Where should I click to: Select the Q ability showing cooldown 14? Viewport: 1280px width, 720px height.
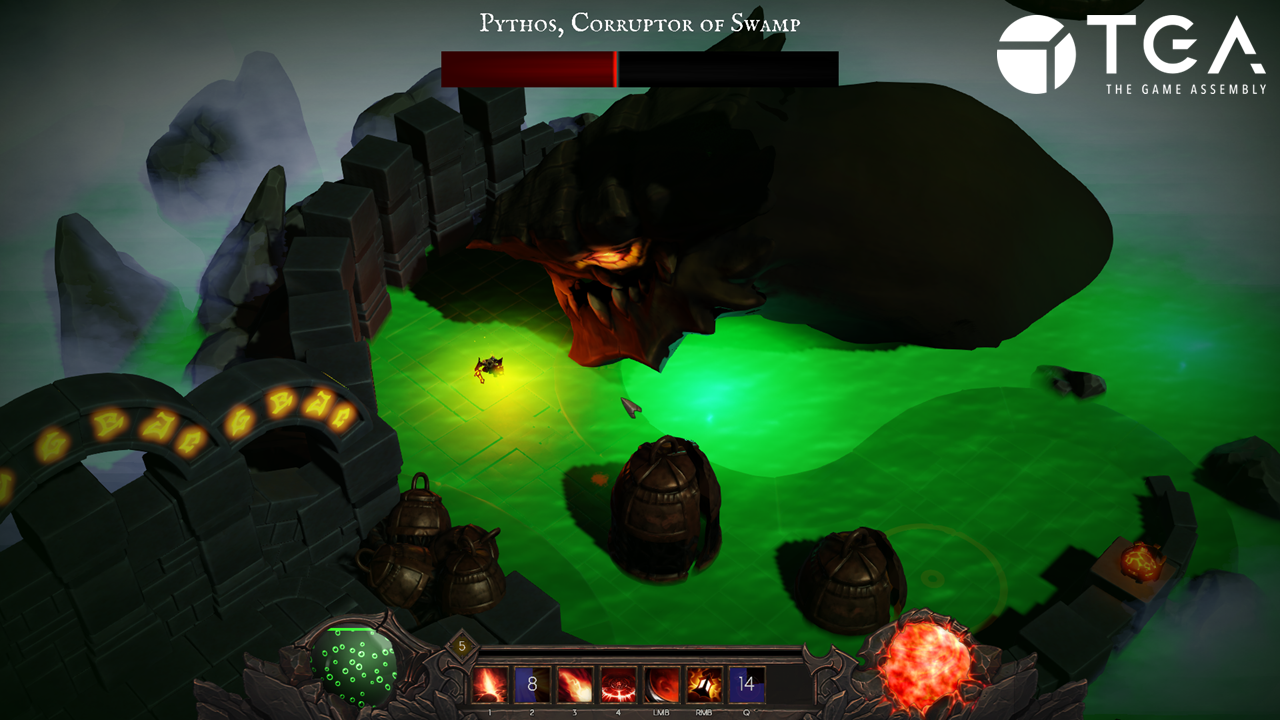(747, 685)
